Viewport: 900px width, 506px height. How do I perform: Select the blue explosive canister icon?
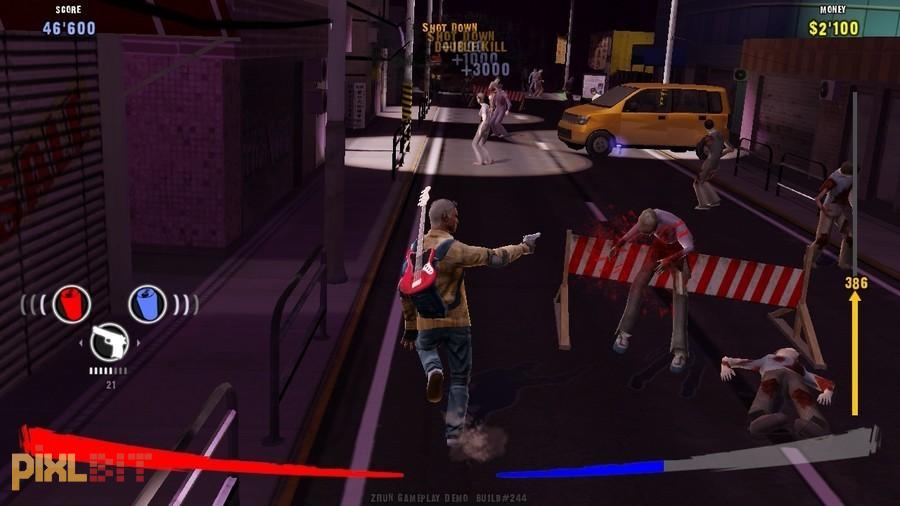[147, 303]
